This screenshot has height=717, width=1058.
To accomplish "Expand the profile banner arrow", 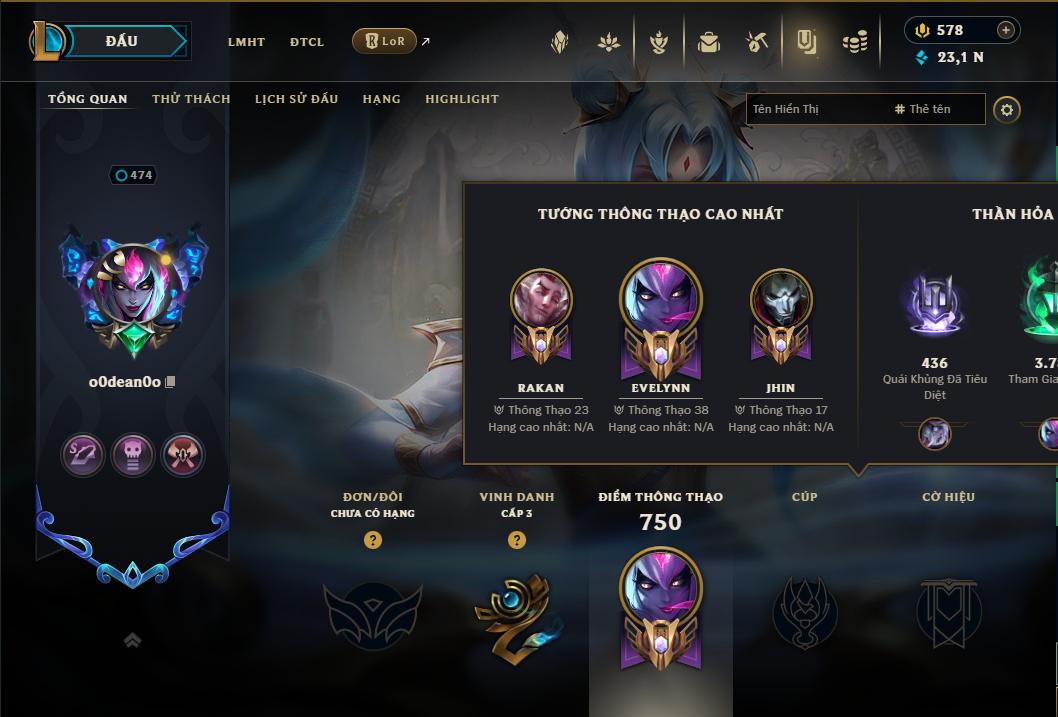I will [x=132, y=641].
